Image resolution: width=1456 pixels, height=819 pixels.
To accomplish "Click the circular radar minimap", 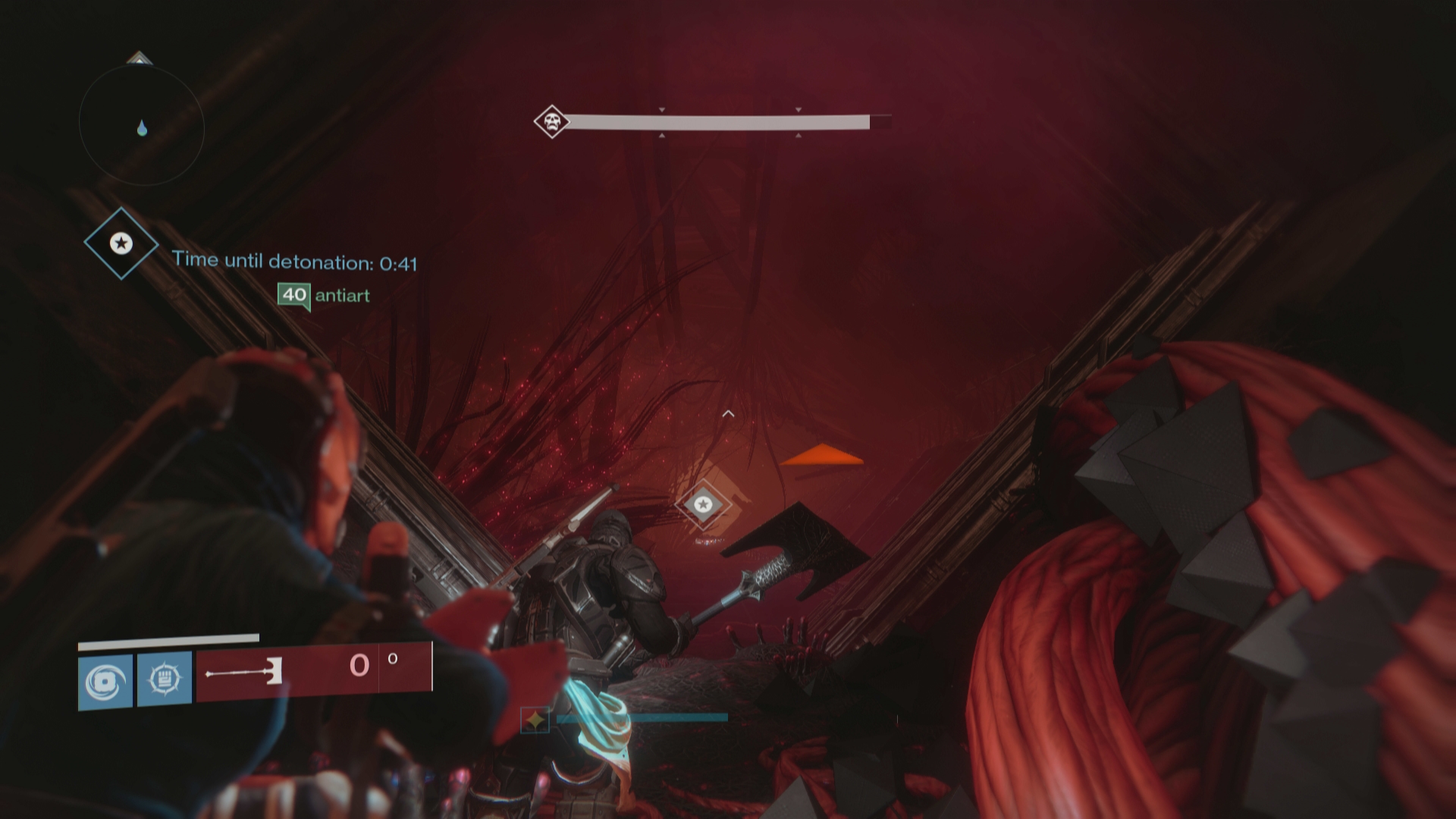I will coord(142,125).
